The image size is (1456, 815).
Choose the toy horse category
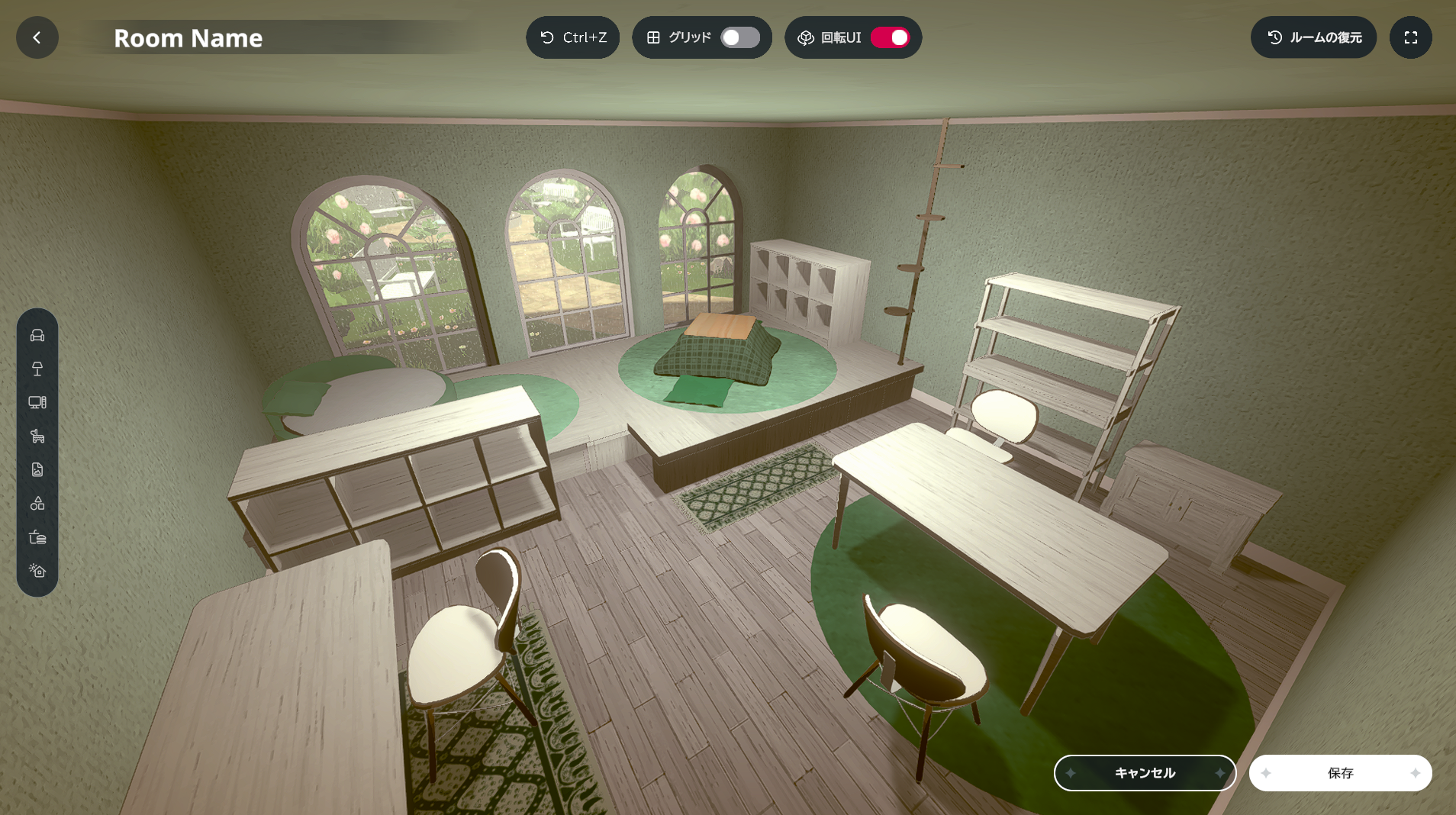pos(37,436)
